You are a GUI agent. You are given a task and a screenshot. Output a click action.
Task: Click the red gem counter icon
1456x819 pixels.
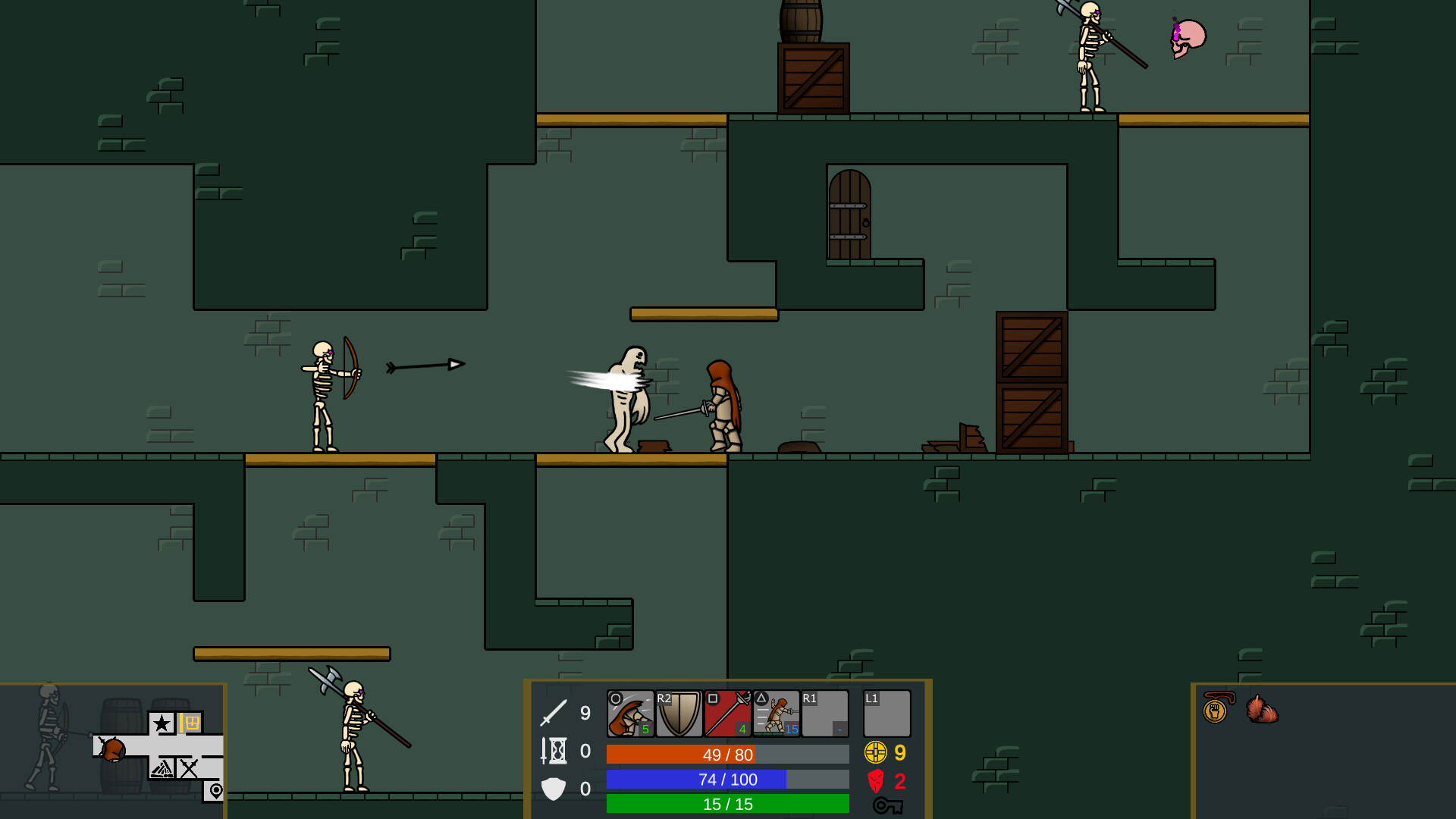[875, 781]
